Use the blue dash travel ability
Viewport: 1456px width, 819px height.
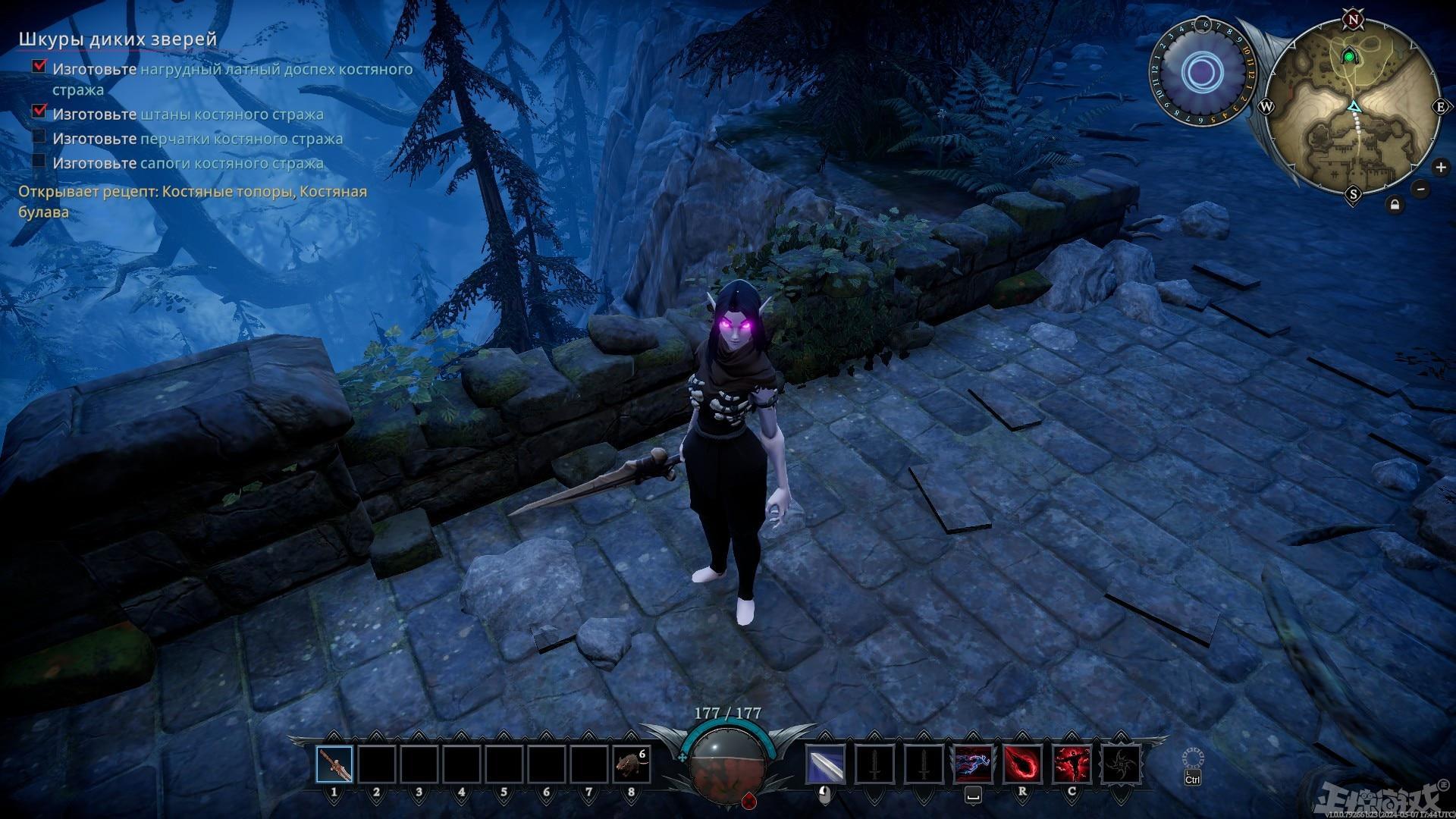[x=973, y=764]
